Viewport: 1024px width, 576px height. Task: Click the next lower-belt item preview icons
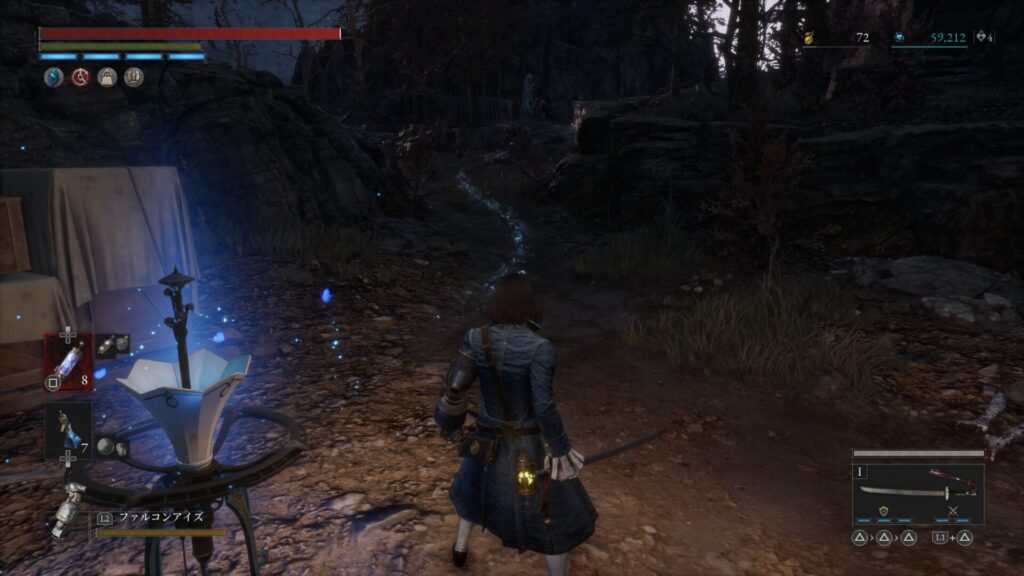click(x=113, y=446)
